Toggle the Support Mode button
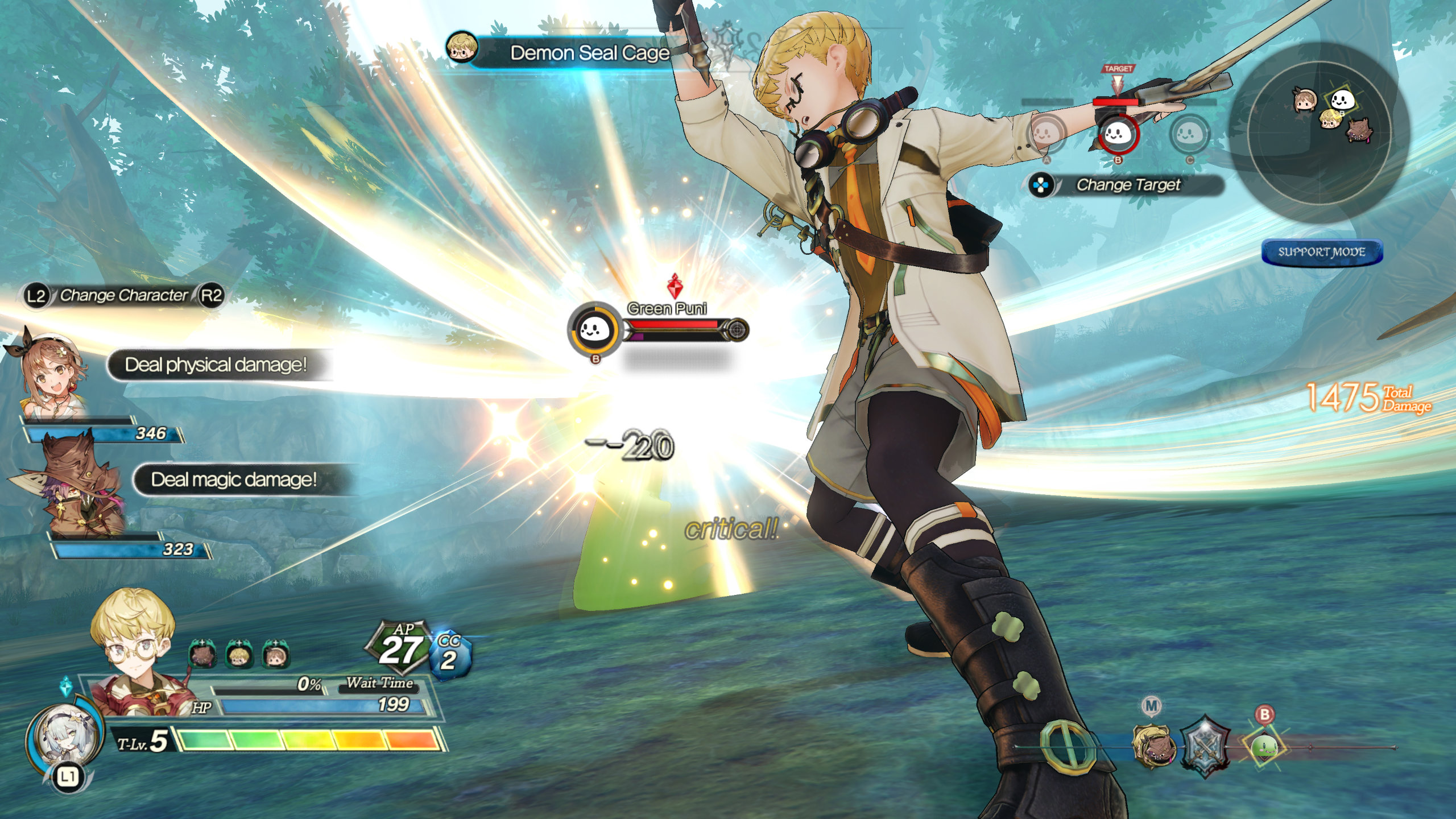1456x819 pixels. 1321,252
